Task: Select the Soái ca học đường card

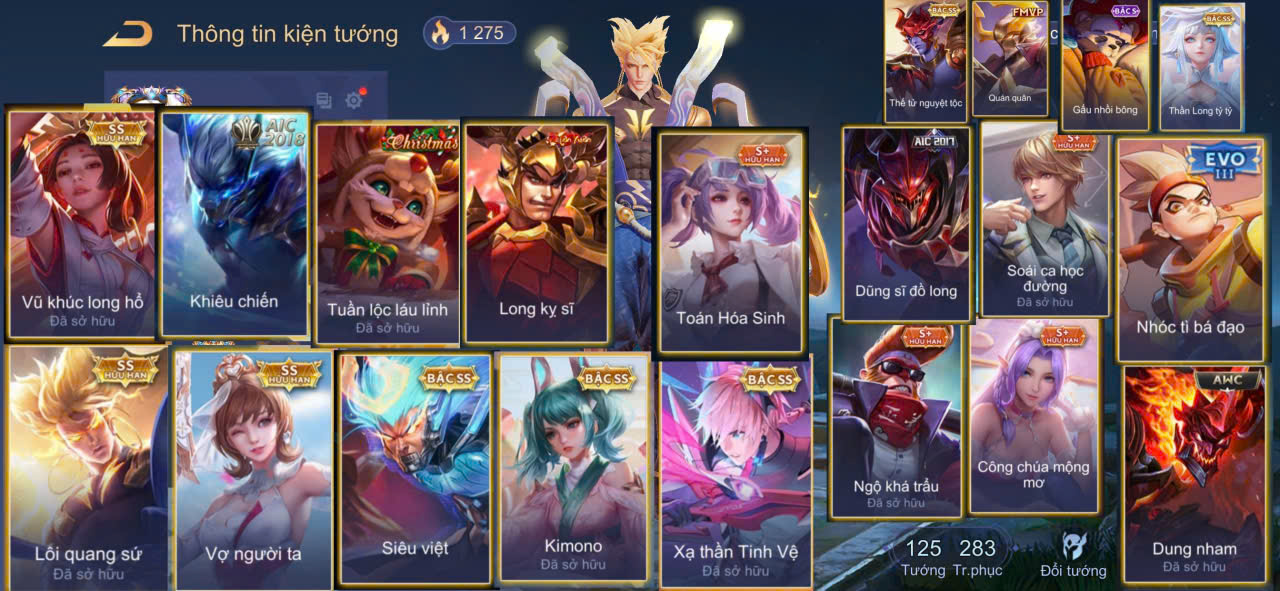Action: pos(1045,218)
